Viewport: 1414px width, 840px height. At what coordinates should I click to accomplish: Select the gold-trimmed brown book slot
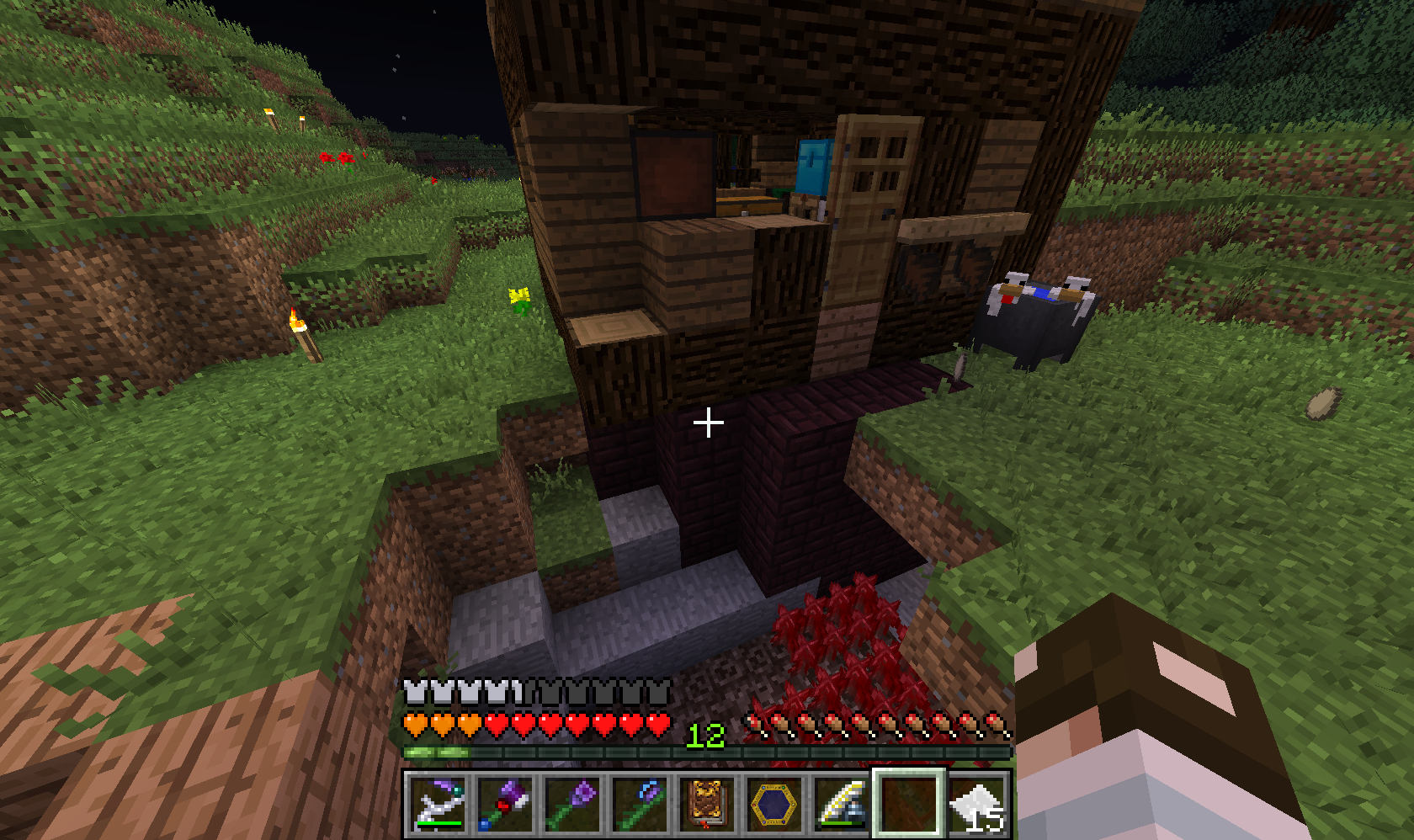708,805
